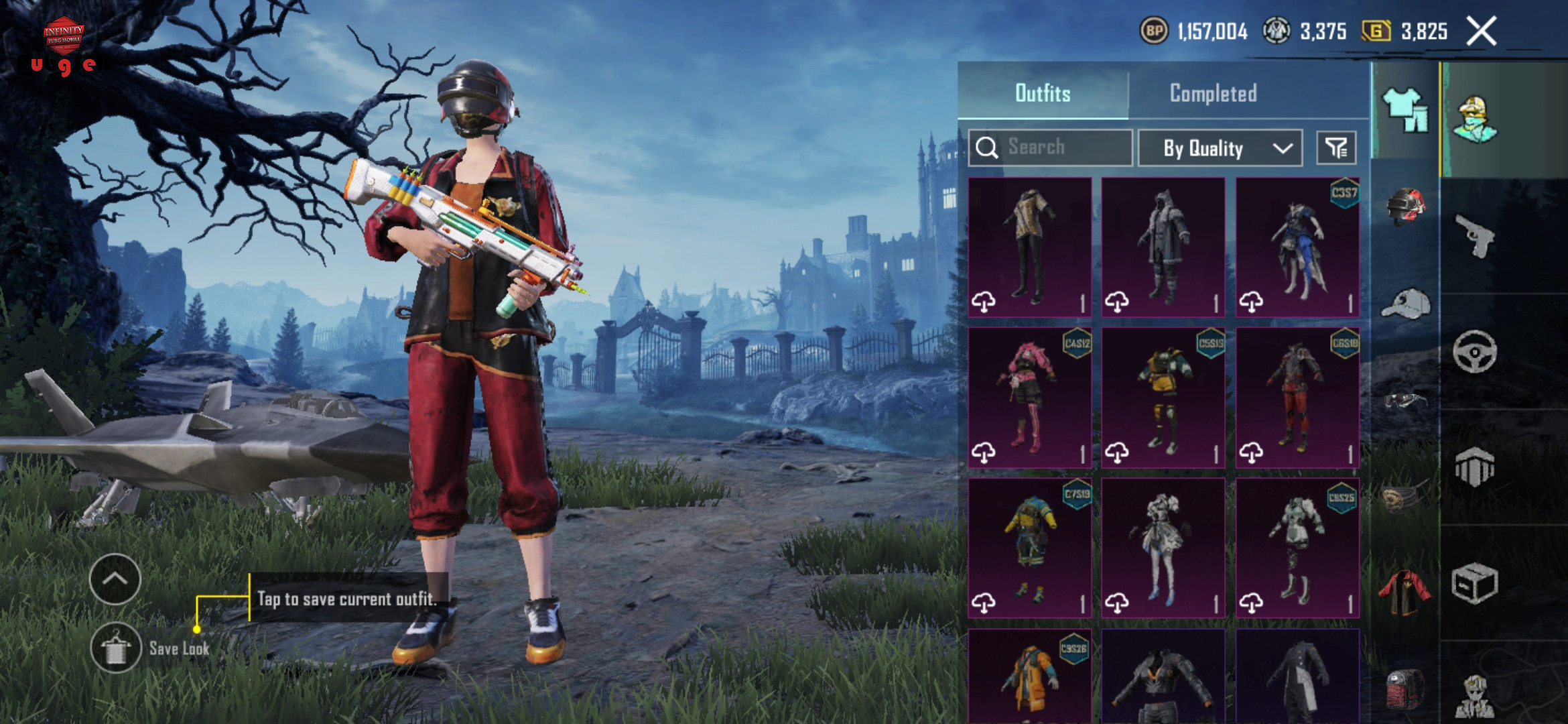Open the steering wheel vehicle section

click(x=1475, y=351)
